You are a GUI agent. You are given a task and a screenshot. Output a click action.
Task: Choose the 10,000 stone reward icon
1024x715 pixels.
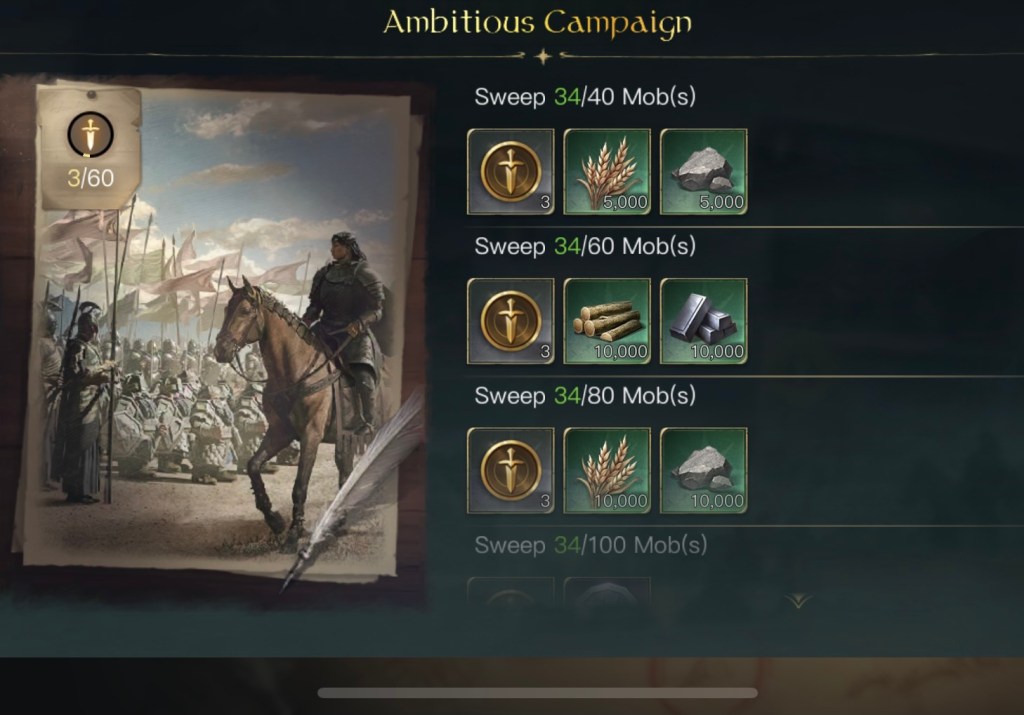[703, 470]
